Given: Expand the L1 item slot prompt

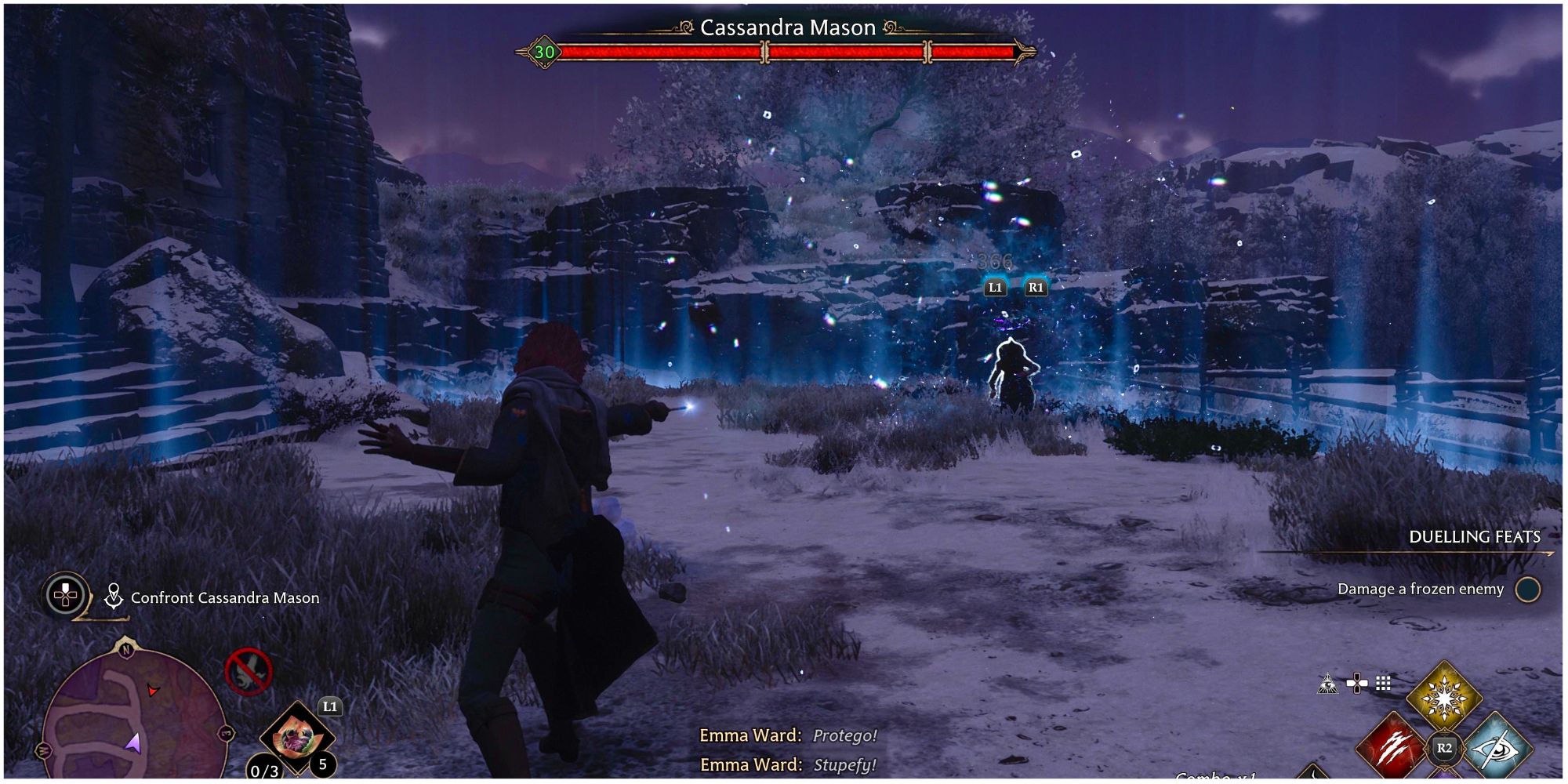Looking at the screenshot, I should (x=330, y=707).
